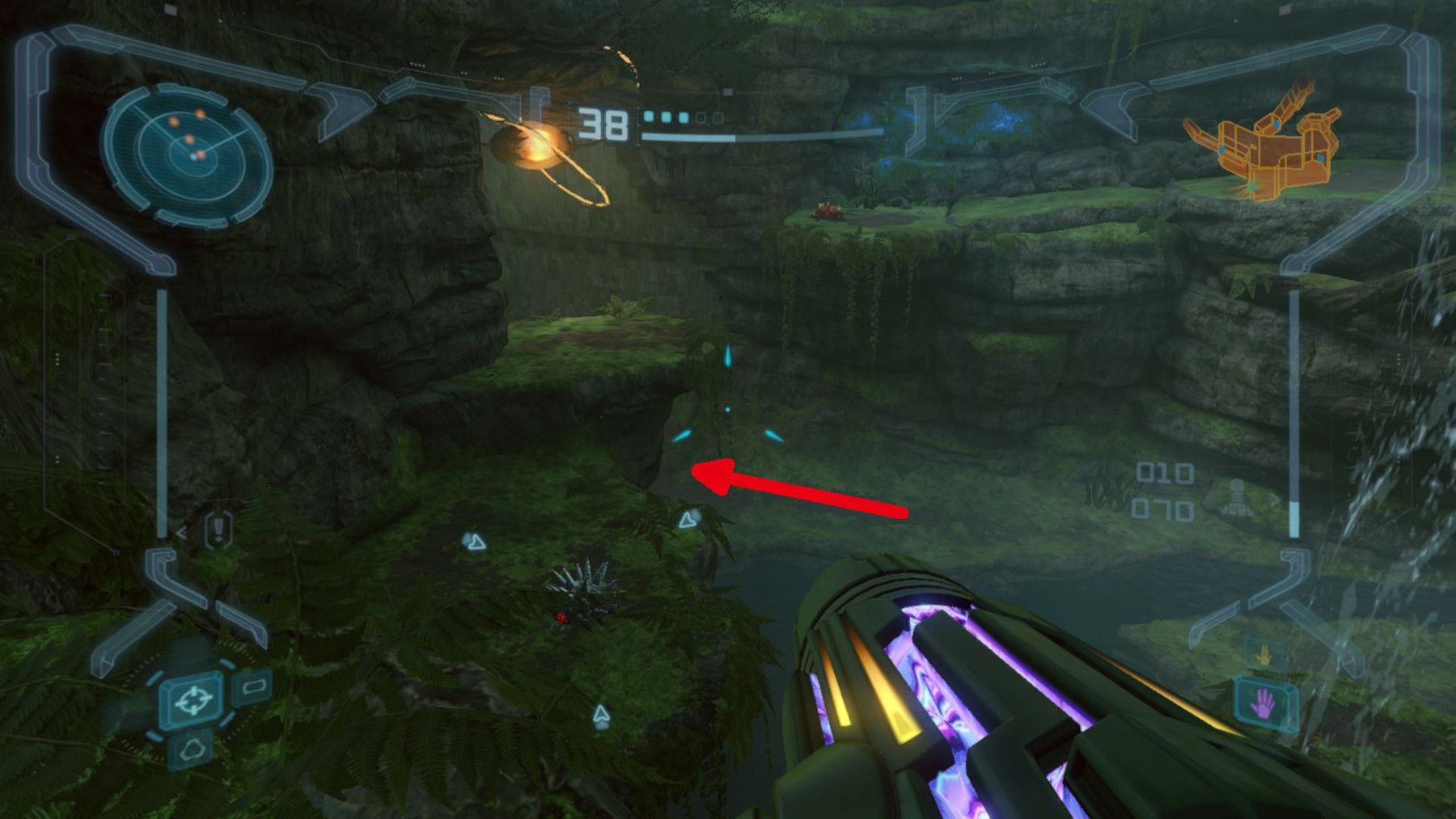Select the visor icon below the crosshair
The width and height of the screenshot is (1456, 819).
(193, 749)
